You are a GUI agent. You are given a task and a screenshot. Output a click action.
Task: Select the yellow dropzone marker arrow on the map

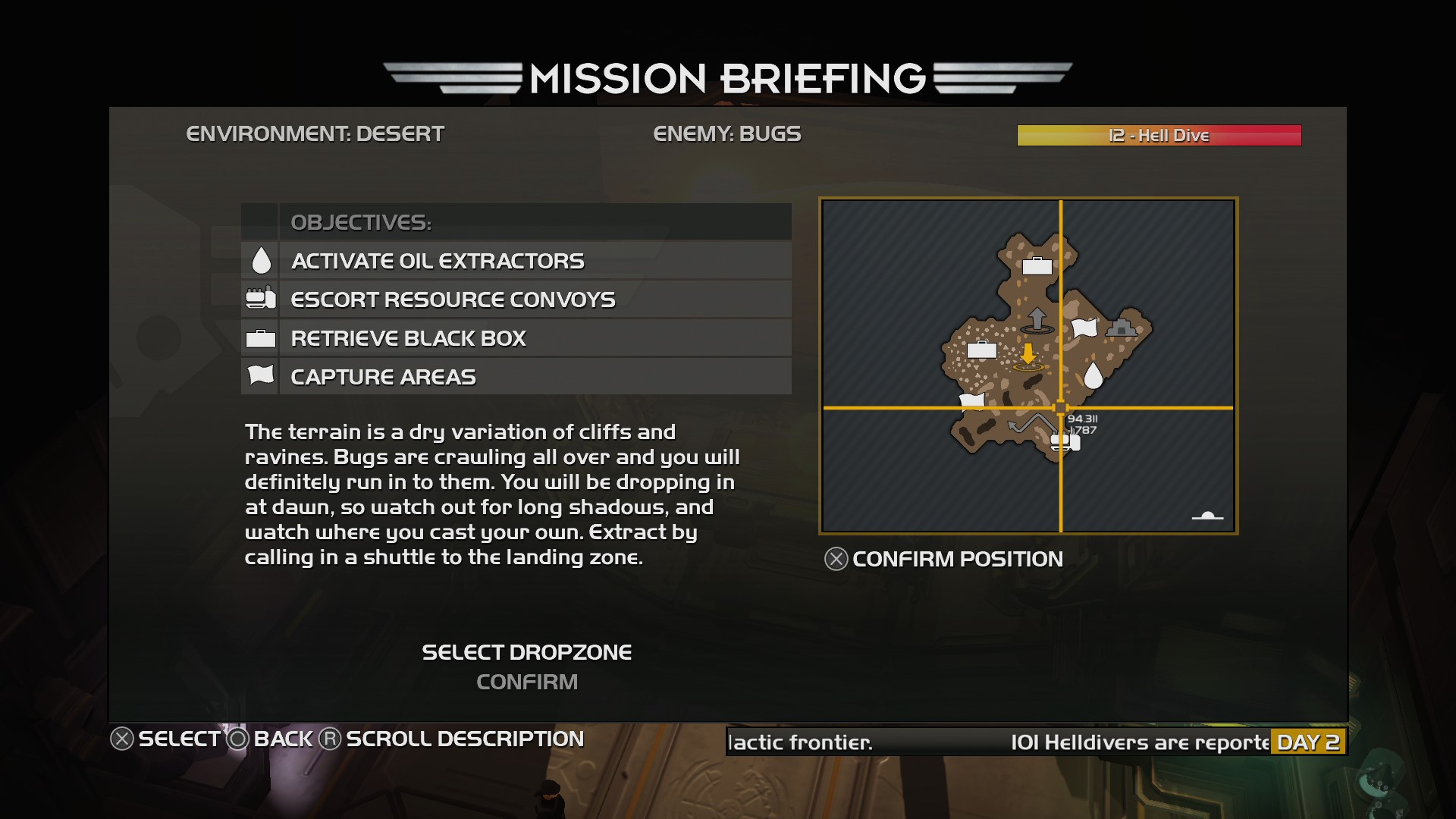click(x=1028, y=354)
